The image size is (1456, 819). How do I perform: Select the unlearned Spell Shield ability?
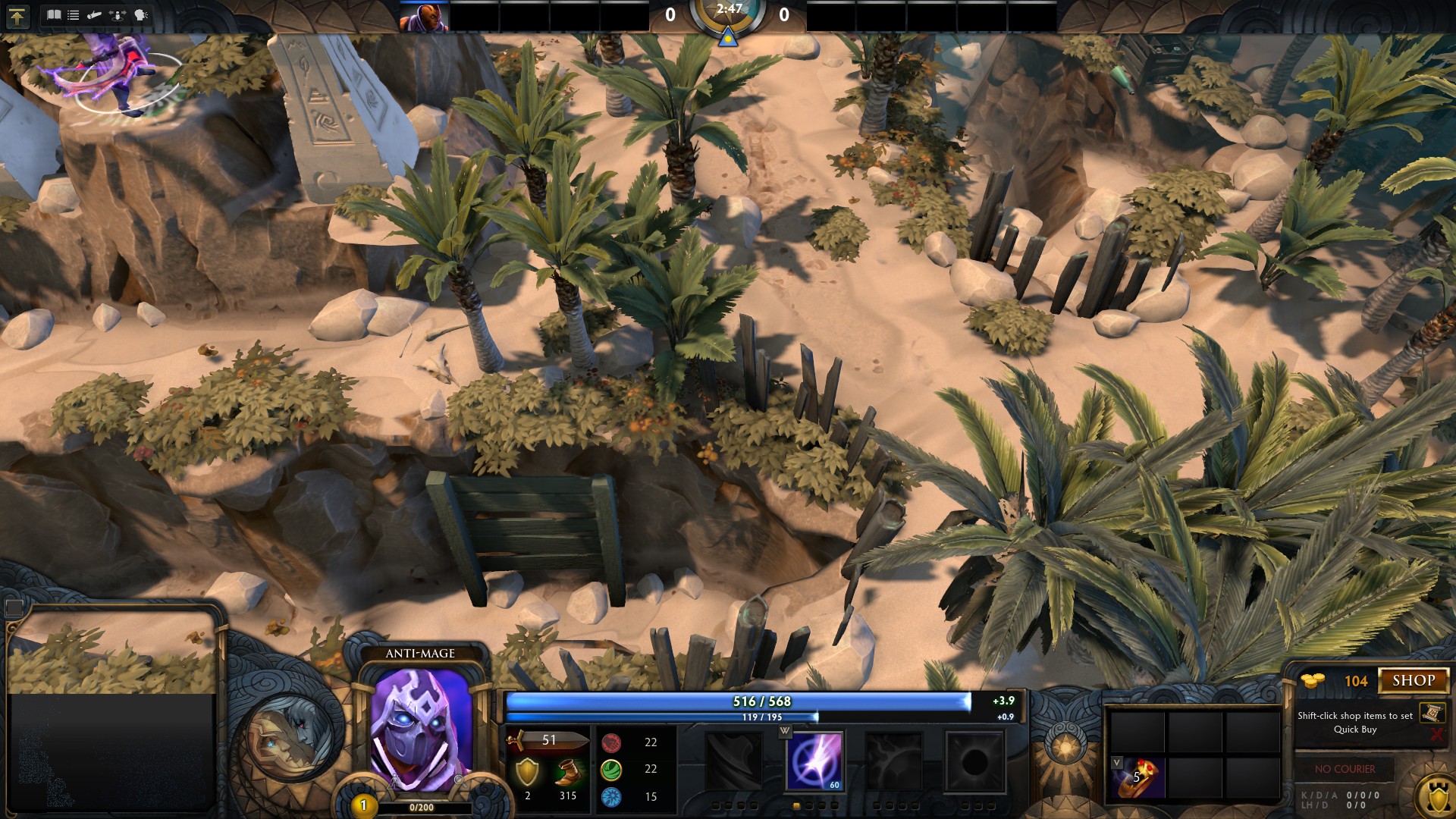click(894, 761)
